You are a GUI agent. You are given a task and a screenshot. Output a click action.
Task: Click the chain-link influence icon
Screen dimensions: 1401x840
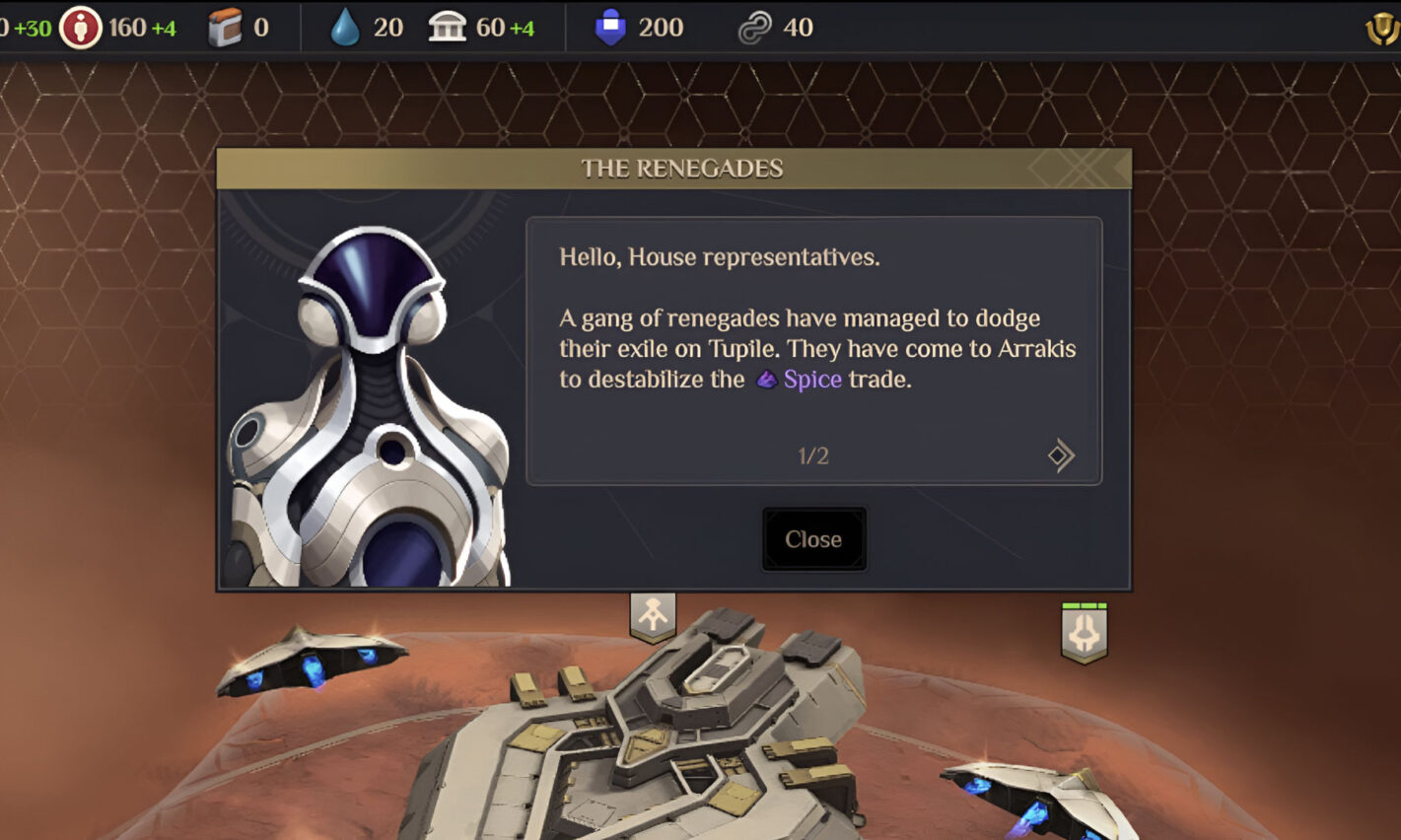754,28
